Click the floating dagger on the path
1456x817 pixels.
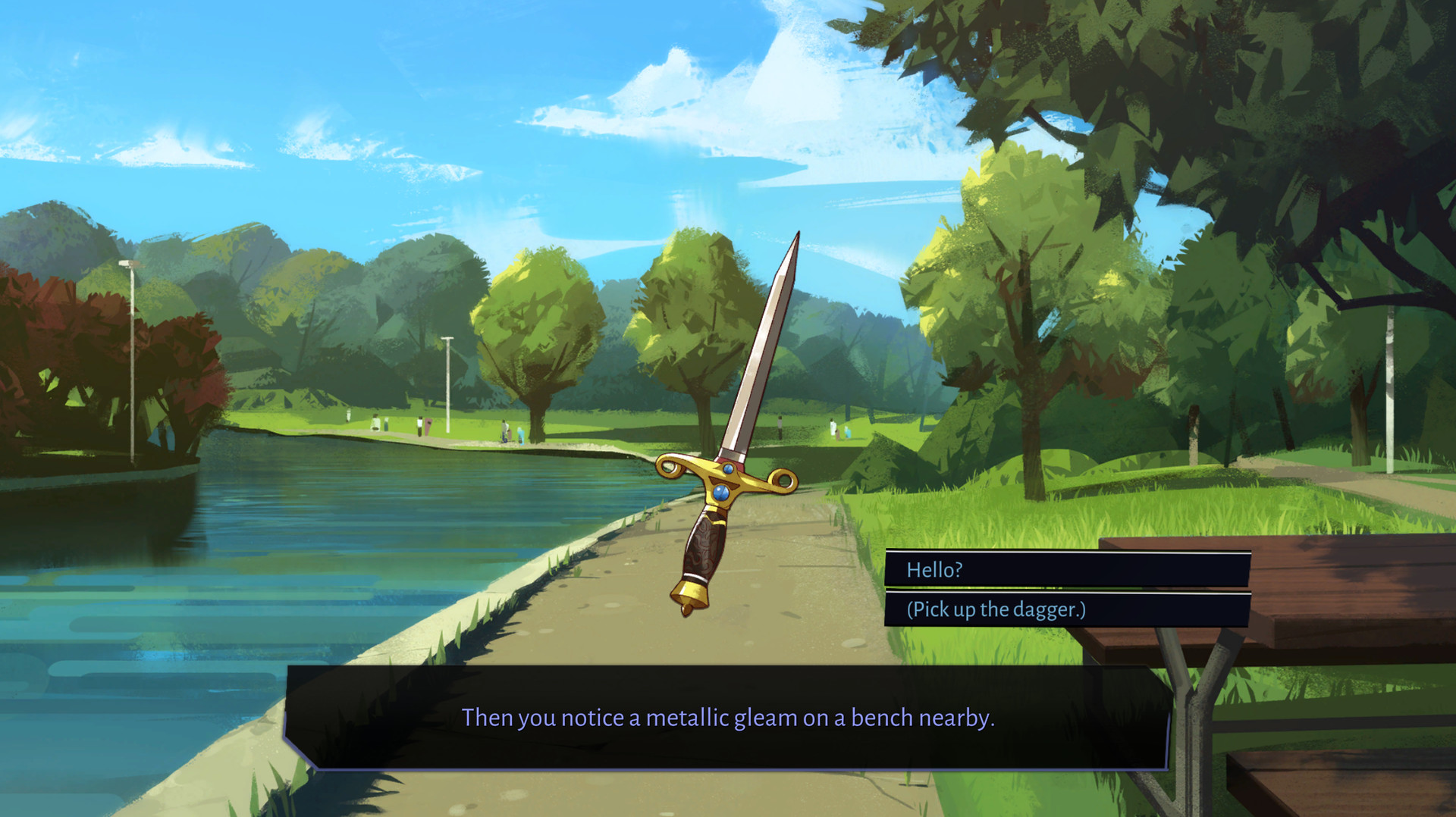[728, 455]
